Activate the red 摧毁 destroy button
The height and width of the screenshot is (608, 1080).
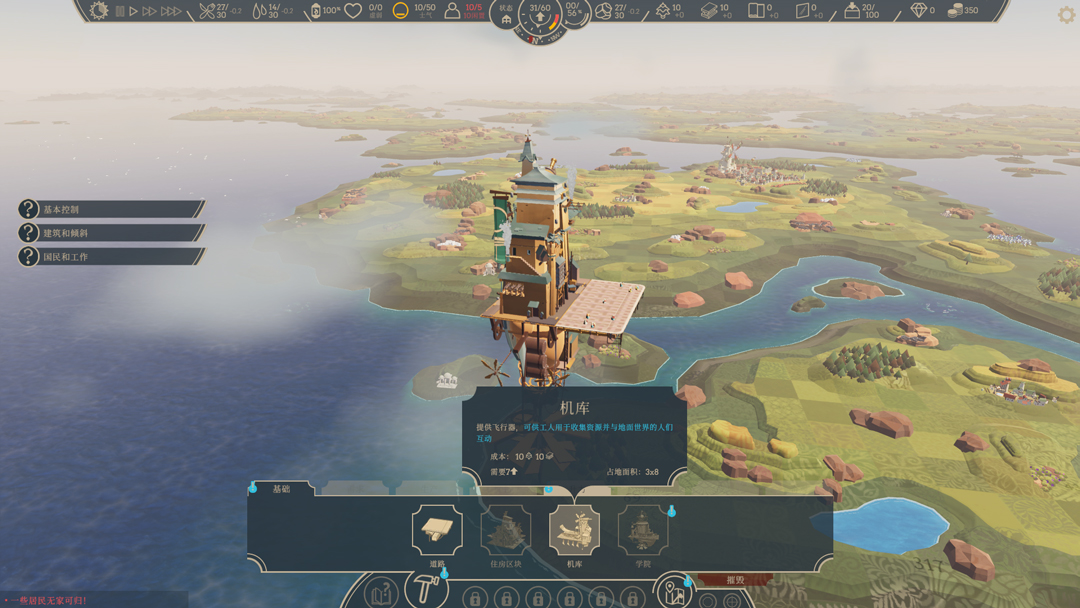[735, 580]
